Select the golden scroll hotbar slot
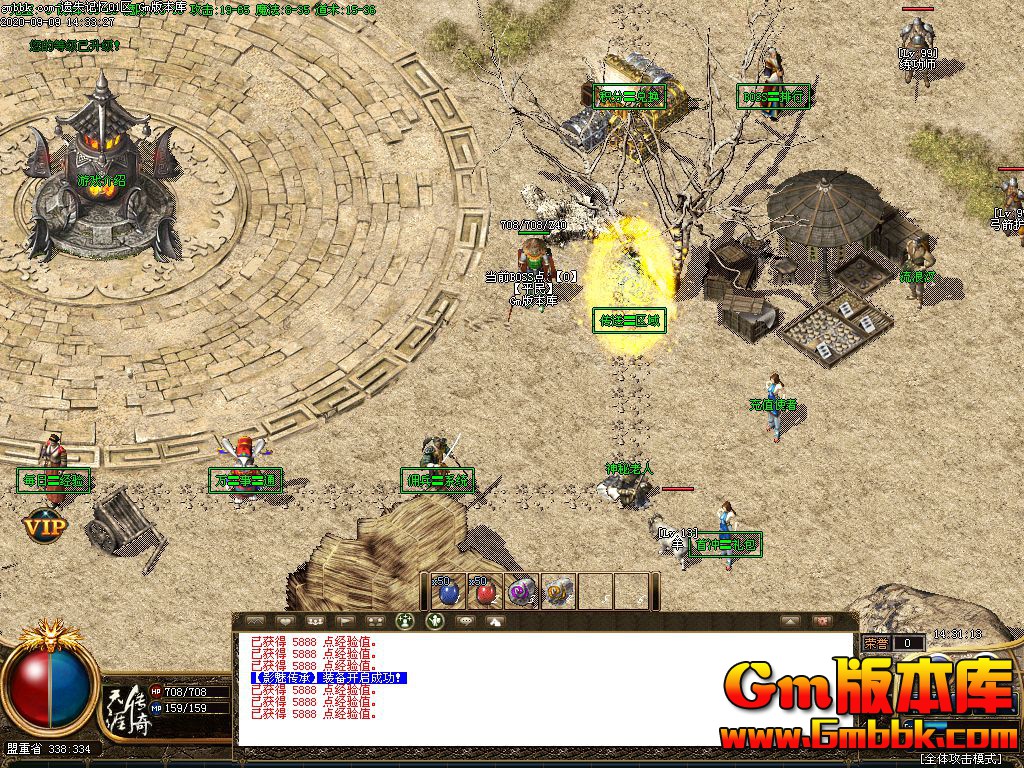Viewport: 1024px width, 768px height. coord(559,591)
